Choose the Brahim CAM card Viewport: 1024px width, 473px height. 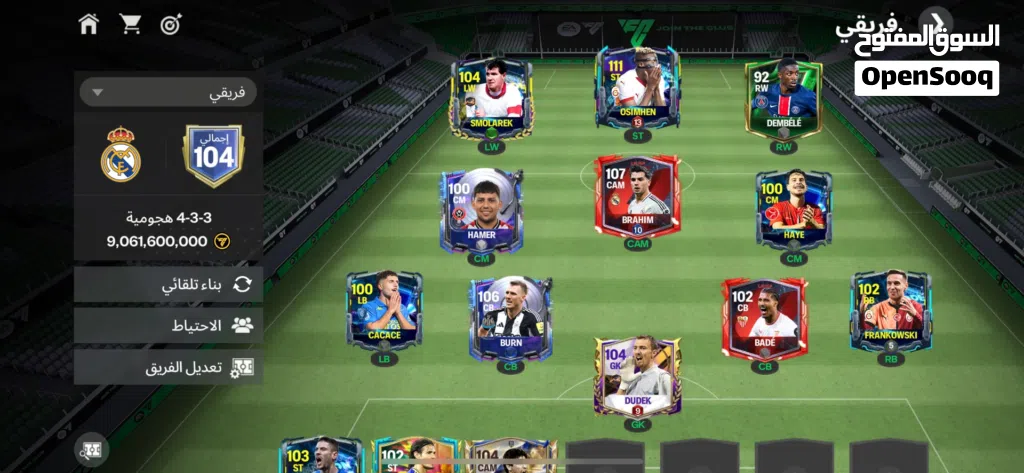pyautogui.click(x=637, y=196)
